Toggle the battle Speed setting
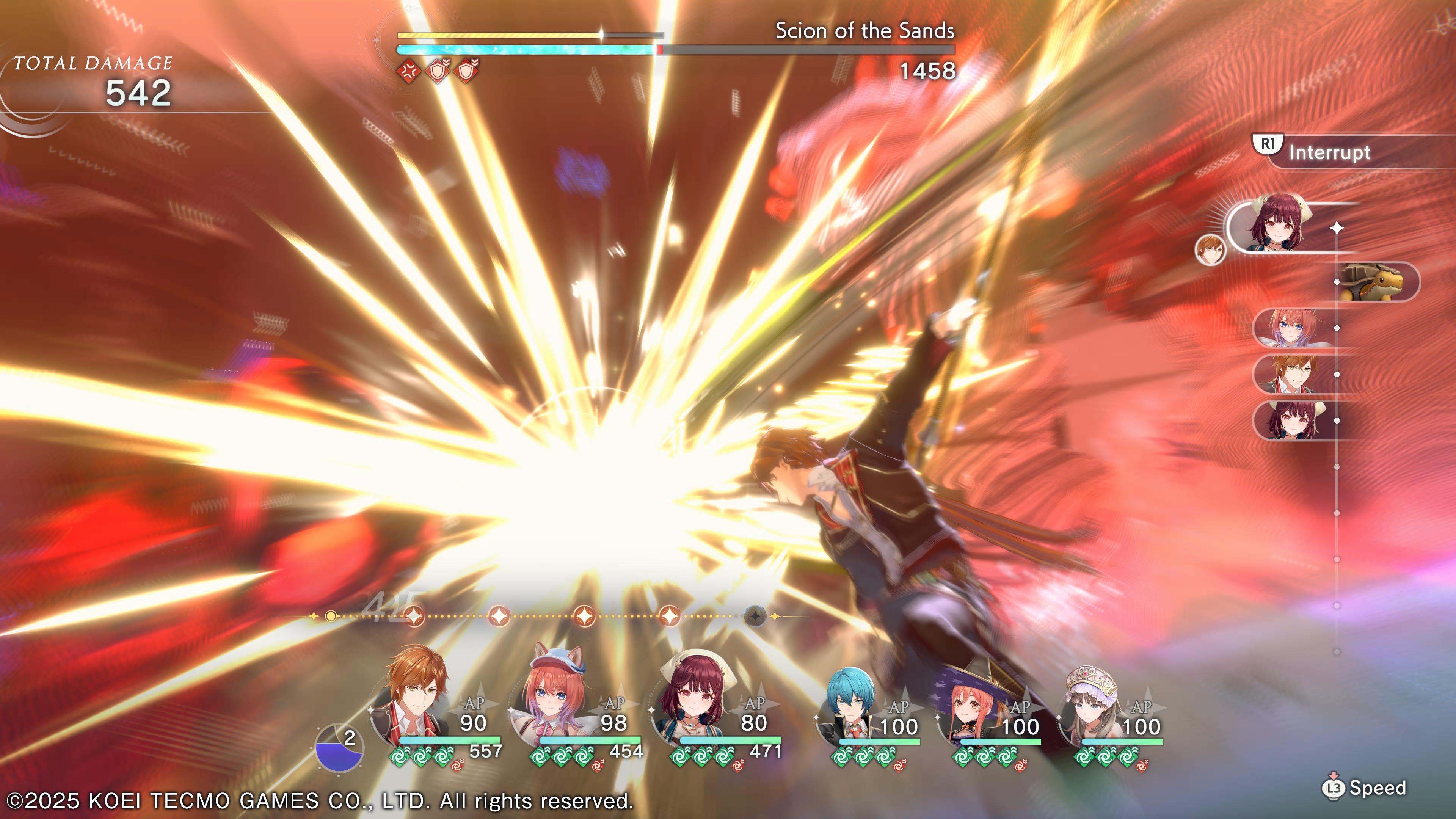This screenshot has height=819, width=1456. (x=1365, y=788)
